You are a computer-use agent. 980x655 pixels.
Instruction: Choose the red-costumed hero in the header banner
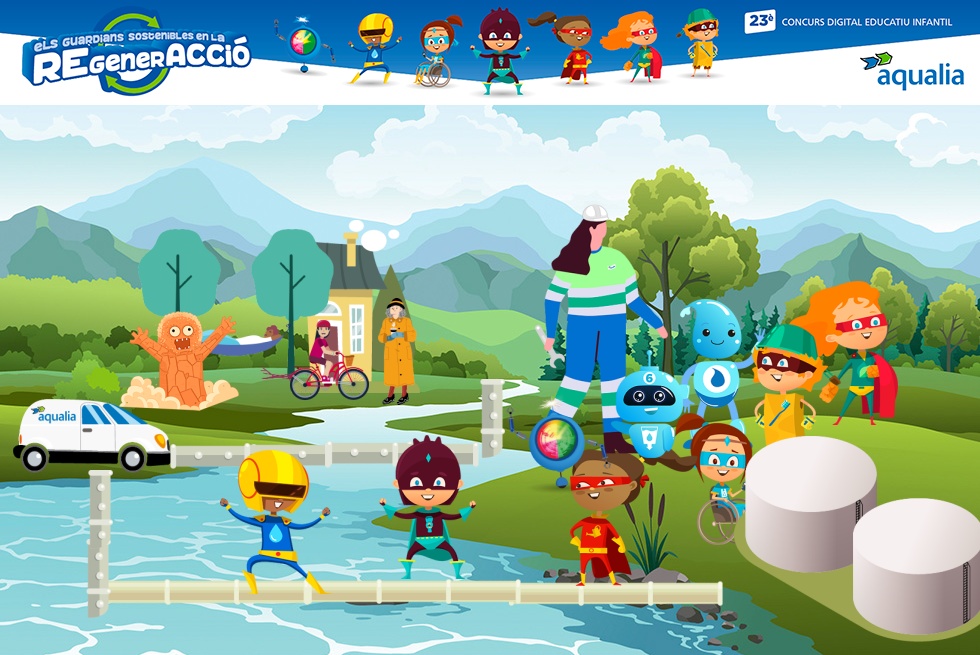coord(572,48)
